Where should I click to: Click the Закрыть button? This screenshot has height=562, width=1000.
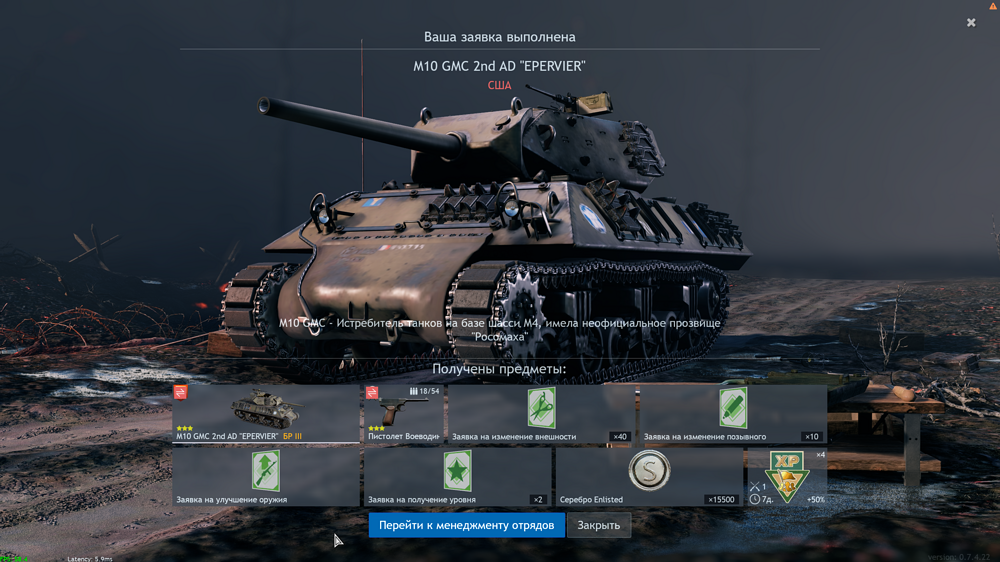[x=598, y=525]
